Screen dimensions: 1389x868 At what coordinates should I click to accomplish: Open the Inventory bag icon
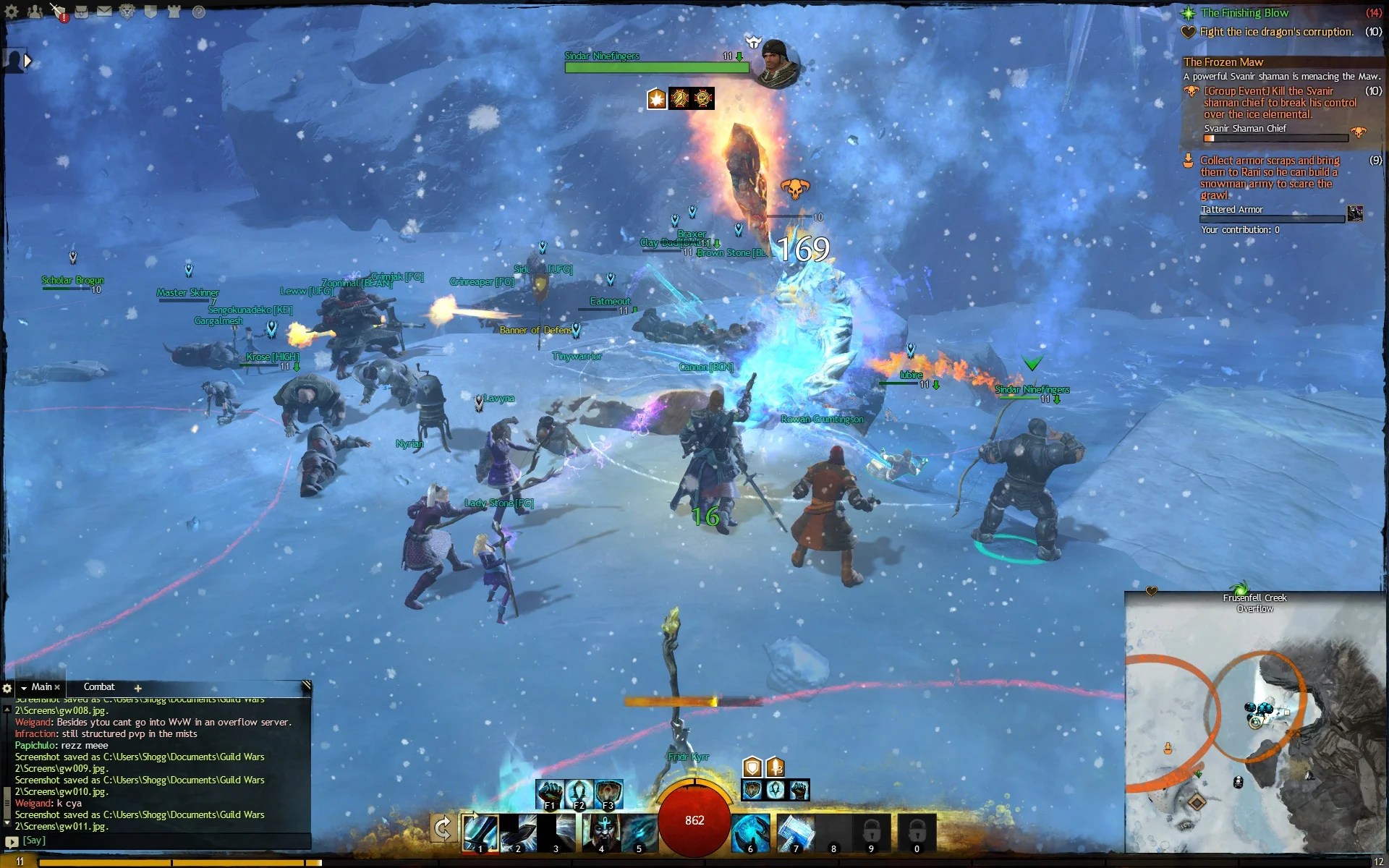[x=81, y=12]
